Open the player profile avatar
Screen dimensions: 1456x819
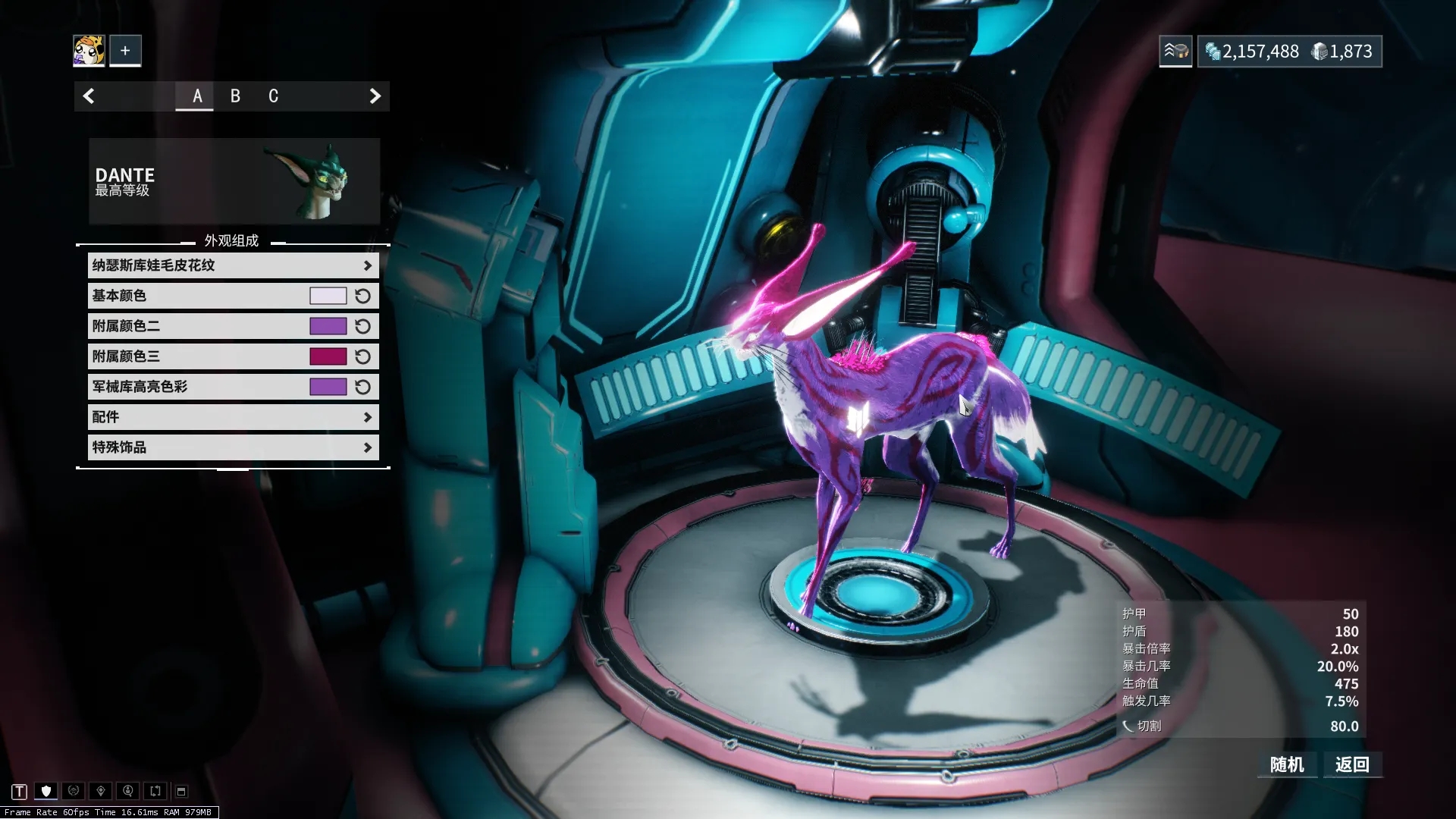(x=89, y=51)
